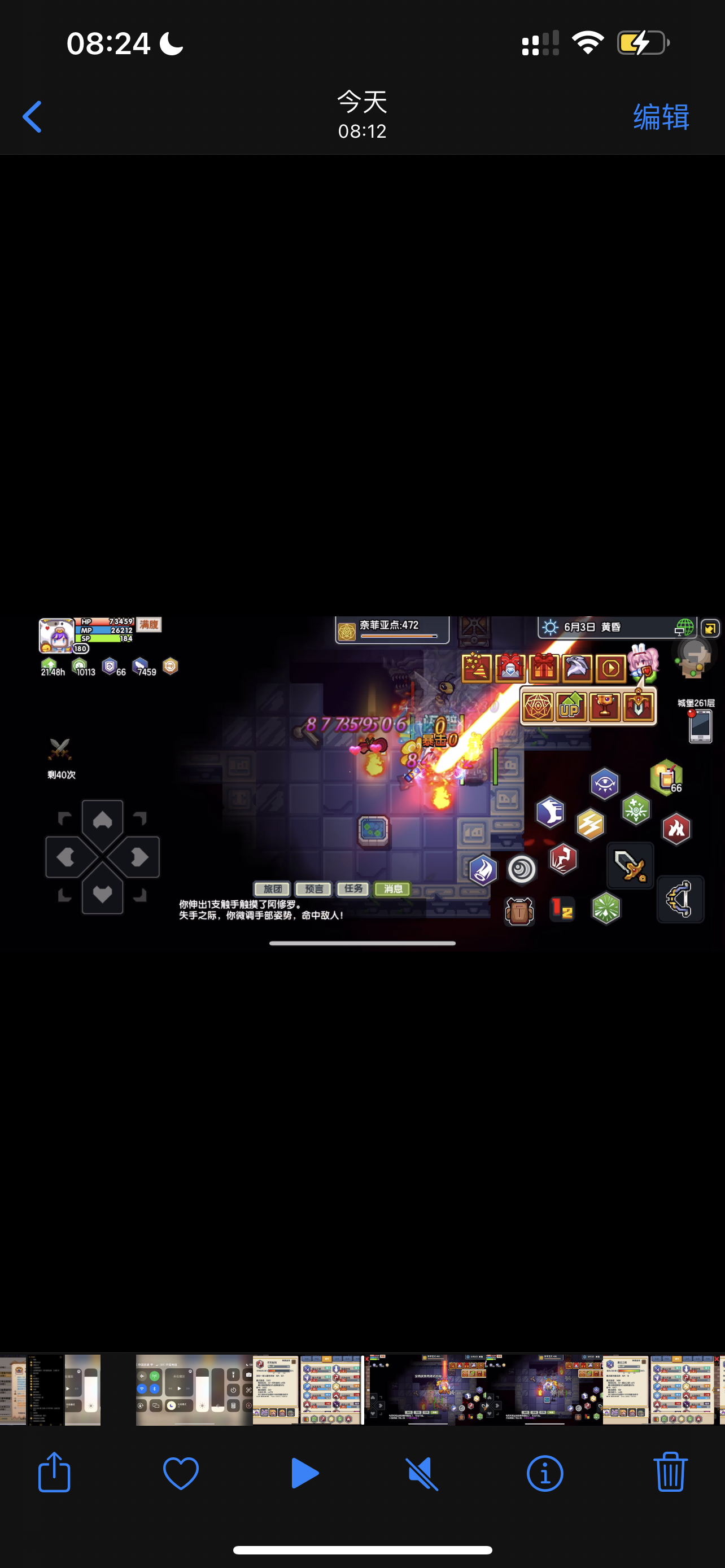The image size is (725, 1568).
Task: Mute the video playback
Action: (422, 1473)
